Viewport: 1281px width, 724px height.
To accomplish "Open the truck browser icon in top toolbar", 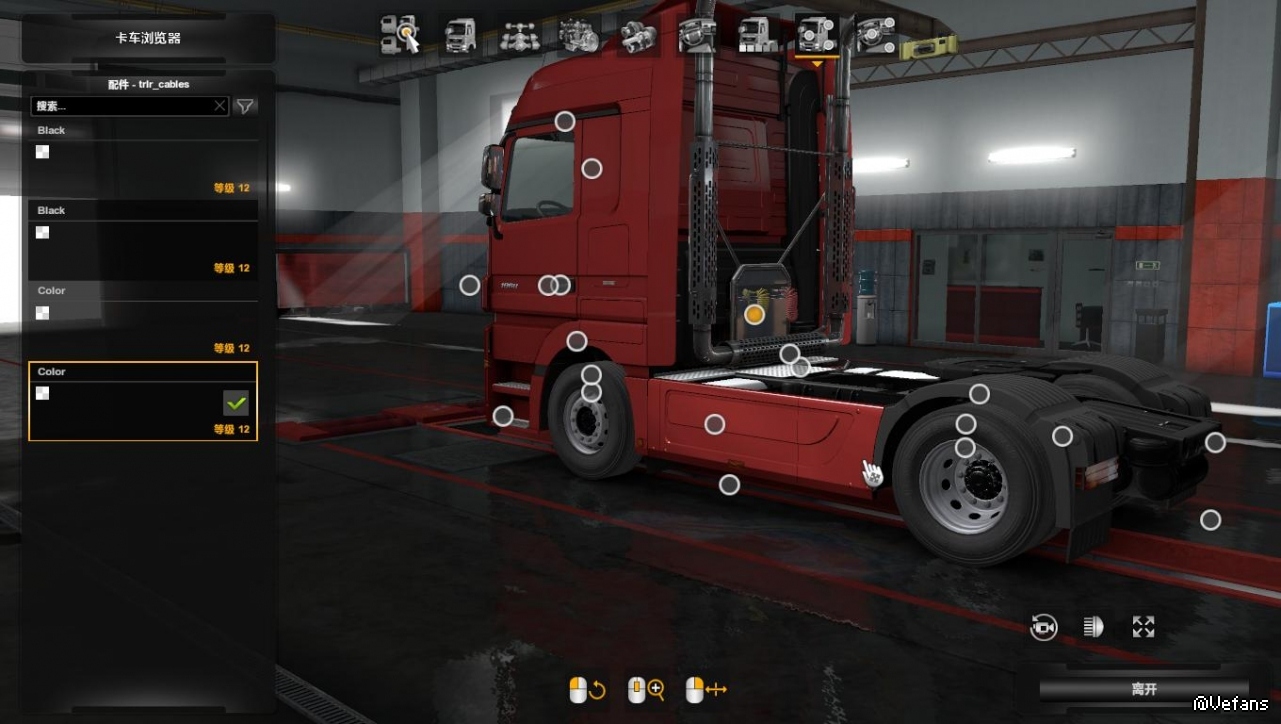I will tap(400, 34).
